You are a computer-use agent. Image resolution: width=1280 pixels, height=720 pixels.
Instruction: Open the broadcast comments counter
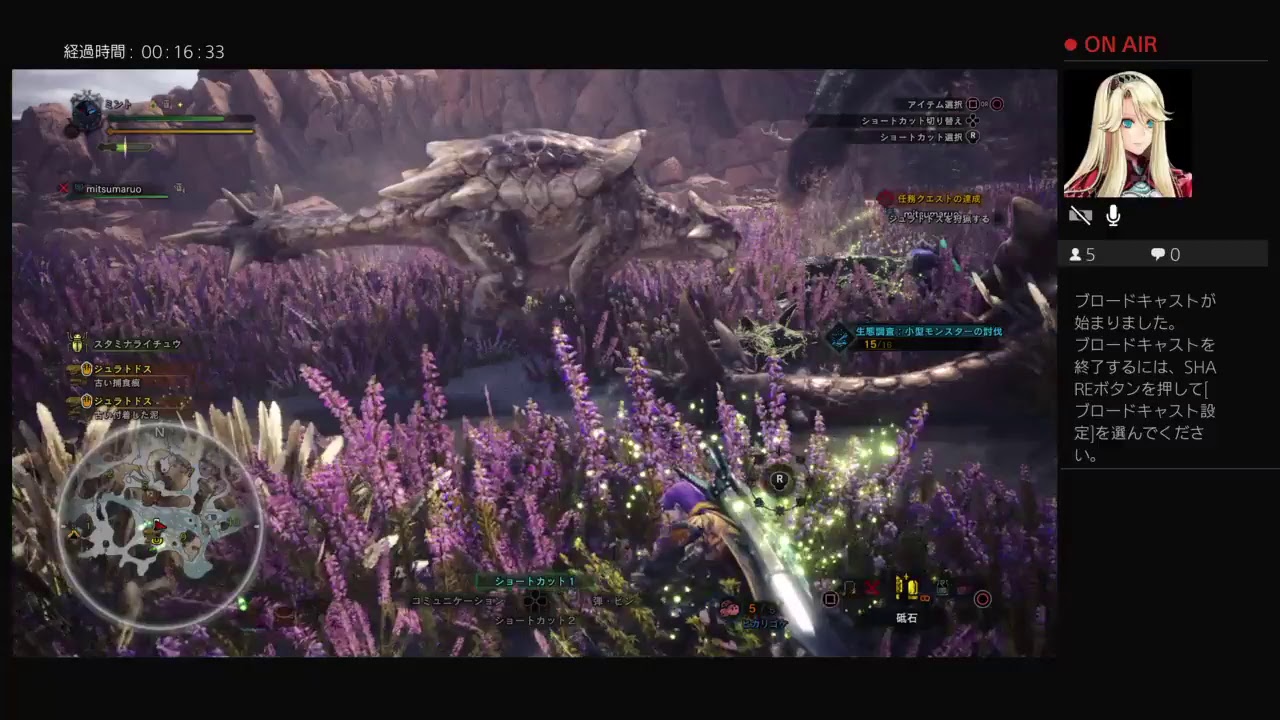pyautogui.click(x=1166, y=255)
